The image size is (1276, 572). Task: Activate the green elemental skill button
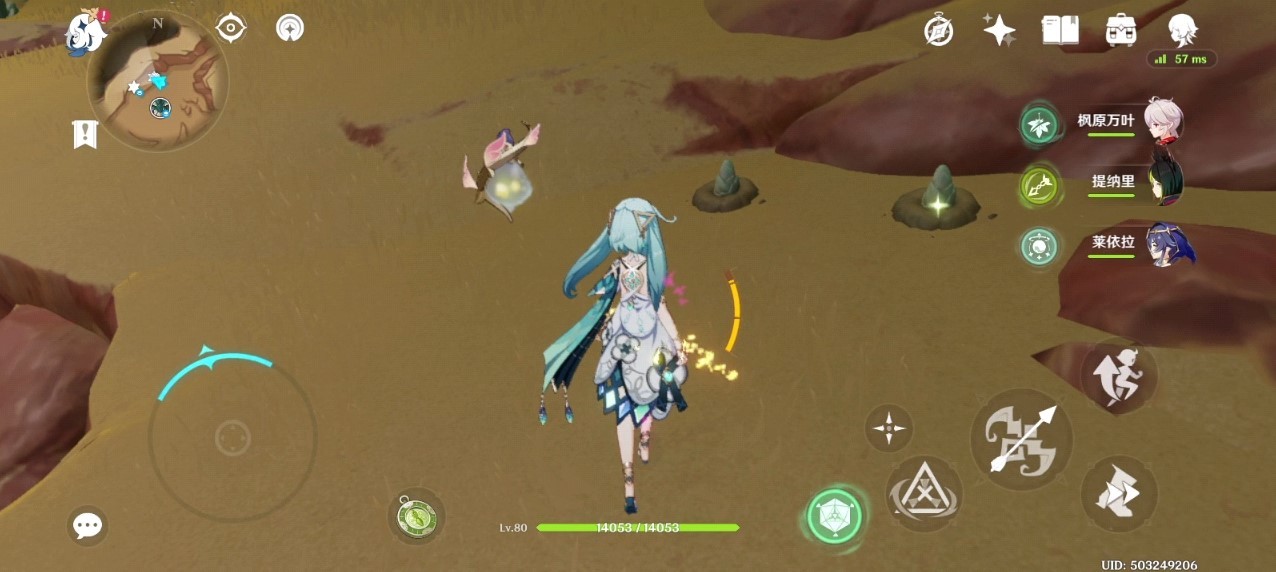pos(834,516)
